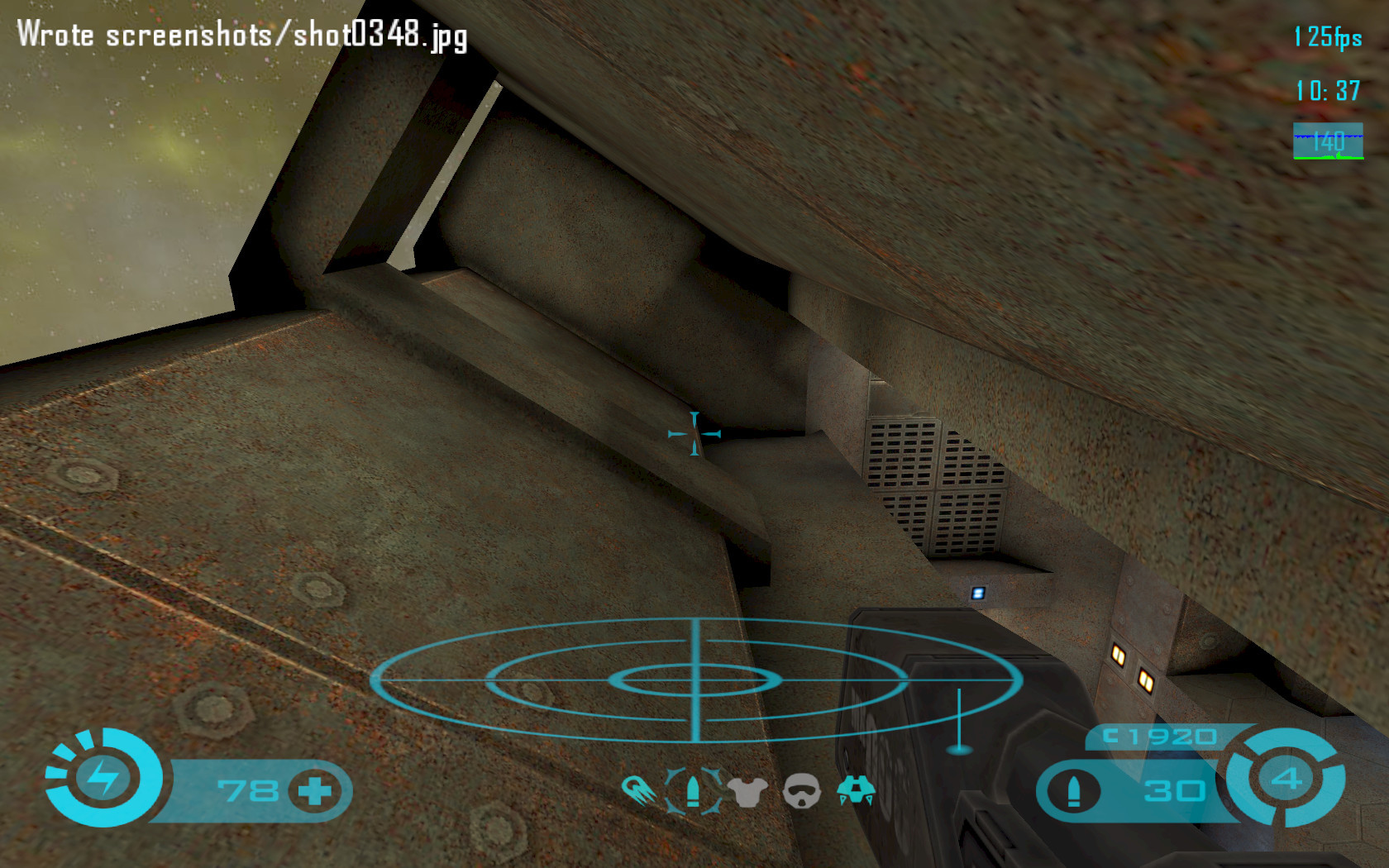Select the blaster comet icon in the inventory
This screenshot has height=868, width=1389.
pyautogui.click(x=638, y=791)
